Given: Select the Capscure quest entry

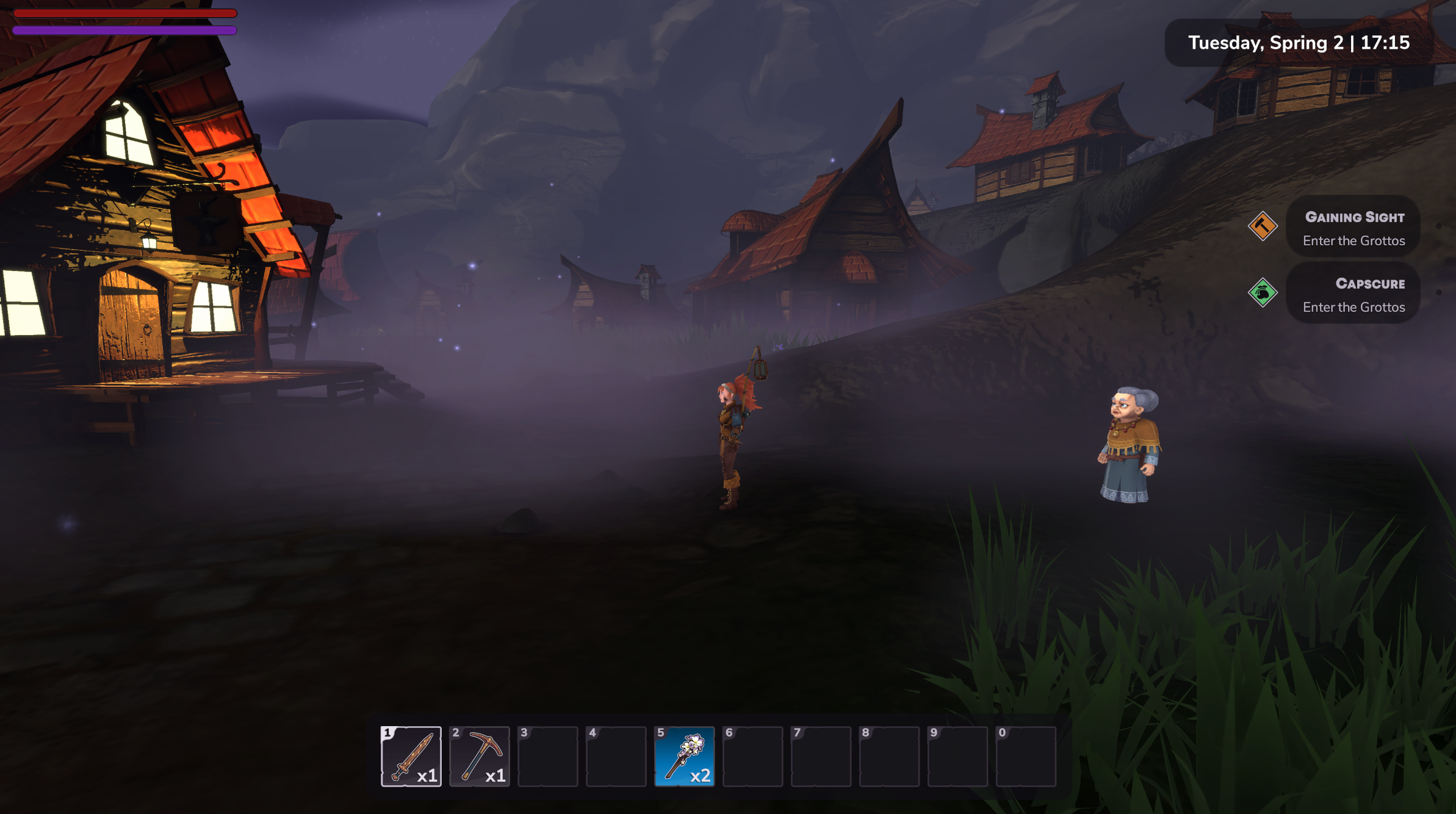Looking at the screenshot, I should click(1353, 295).
